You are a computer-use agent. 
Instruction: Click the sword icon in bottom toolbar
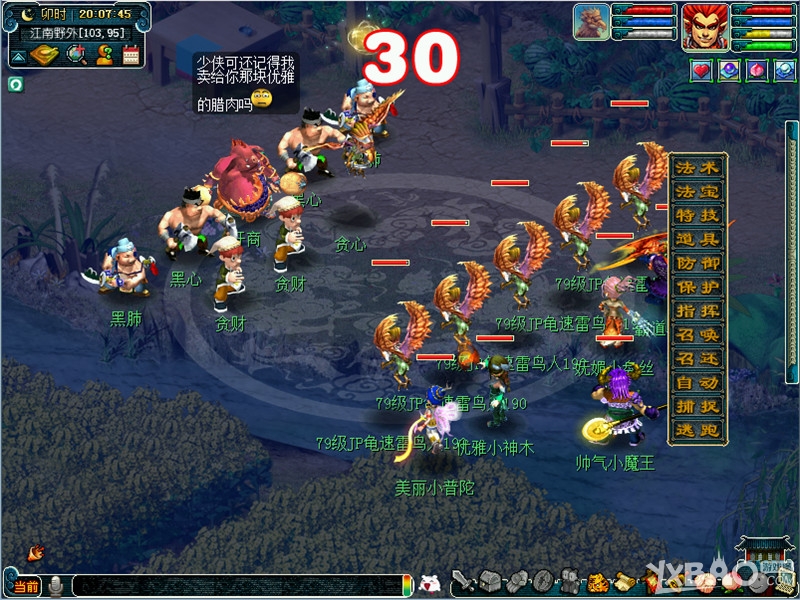pyautogui.click(x=463, y=580)
